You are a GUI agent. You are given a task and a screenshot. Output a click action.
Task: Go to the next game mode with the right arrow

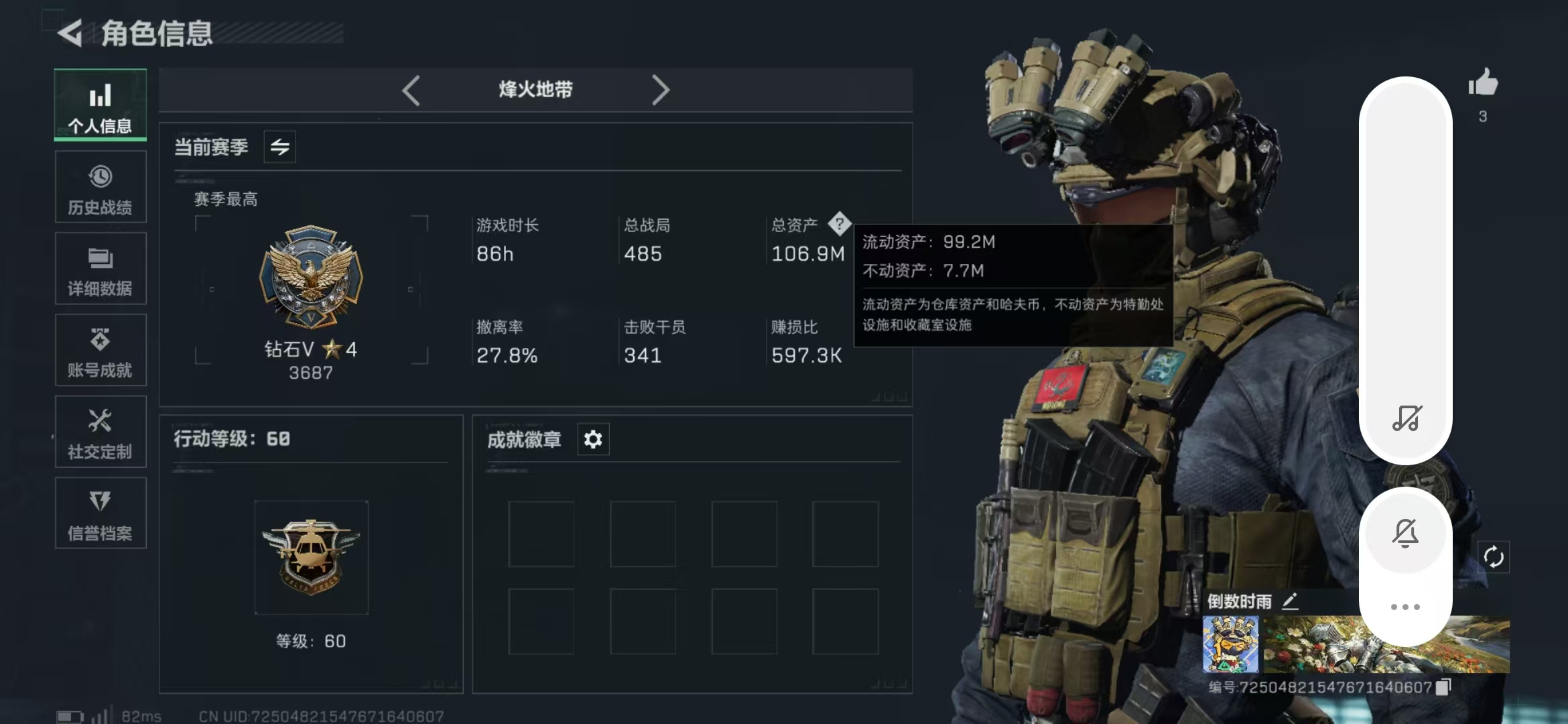(x=660, y=90)
